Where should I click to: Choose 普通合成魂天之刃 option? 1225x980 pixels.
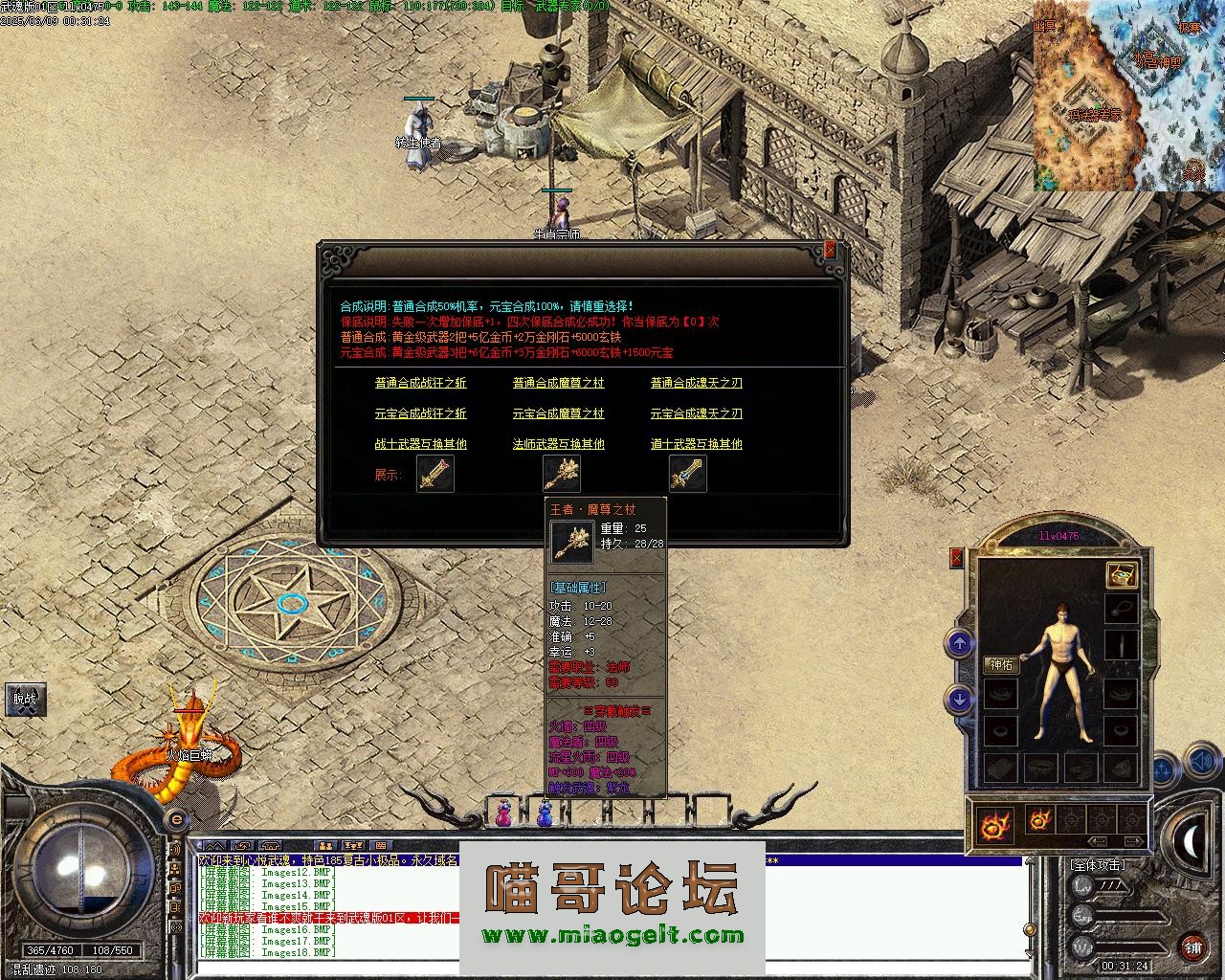click(696, 383)
